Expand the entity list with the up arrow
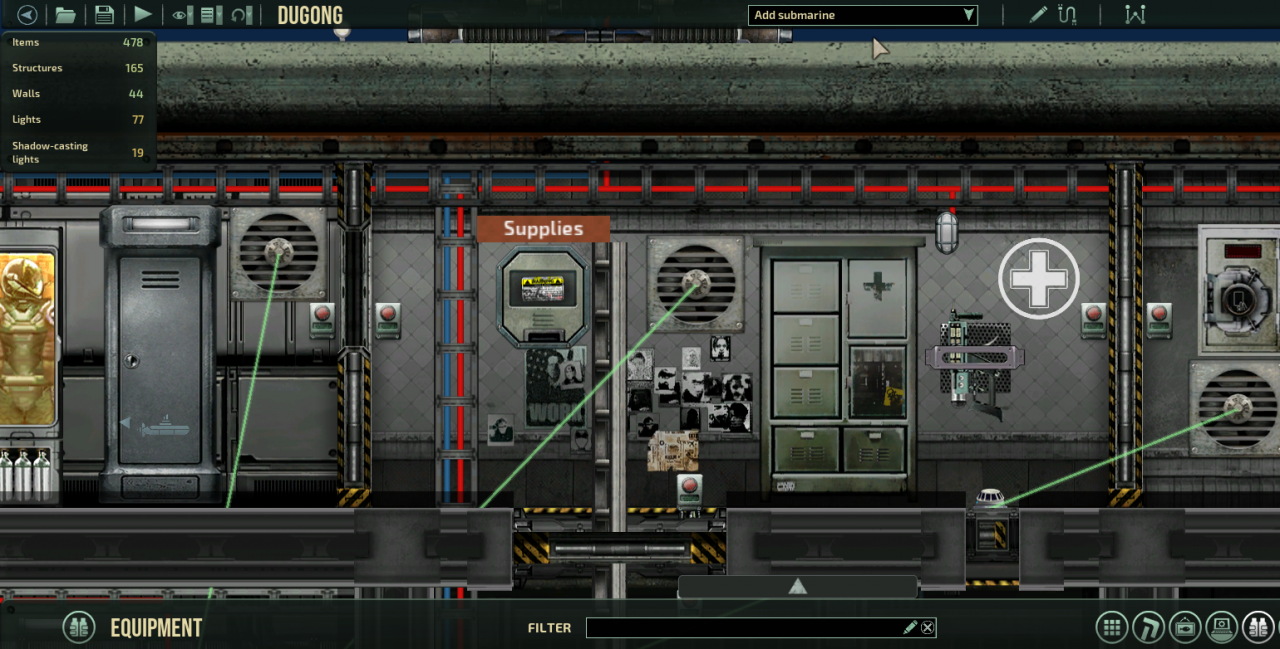The width and height of the screenshot is (1280, 649). point(797,587)
